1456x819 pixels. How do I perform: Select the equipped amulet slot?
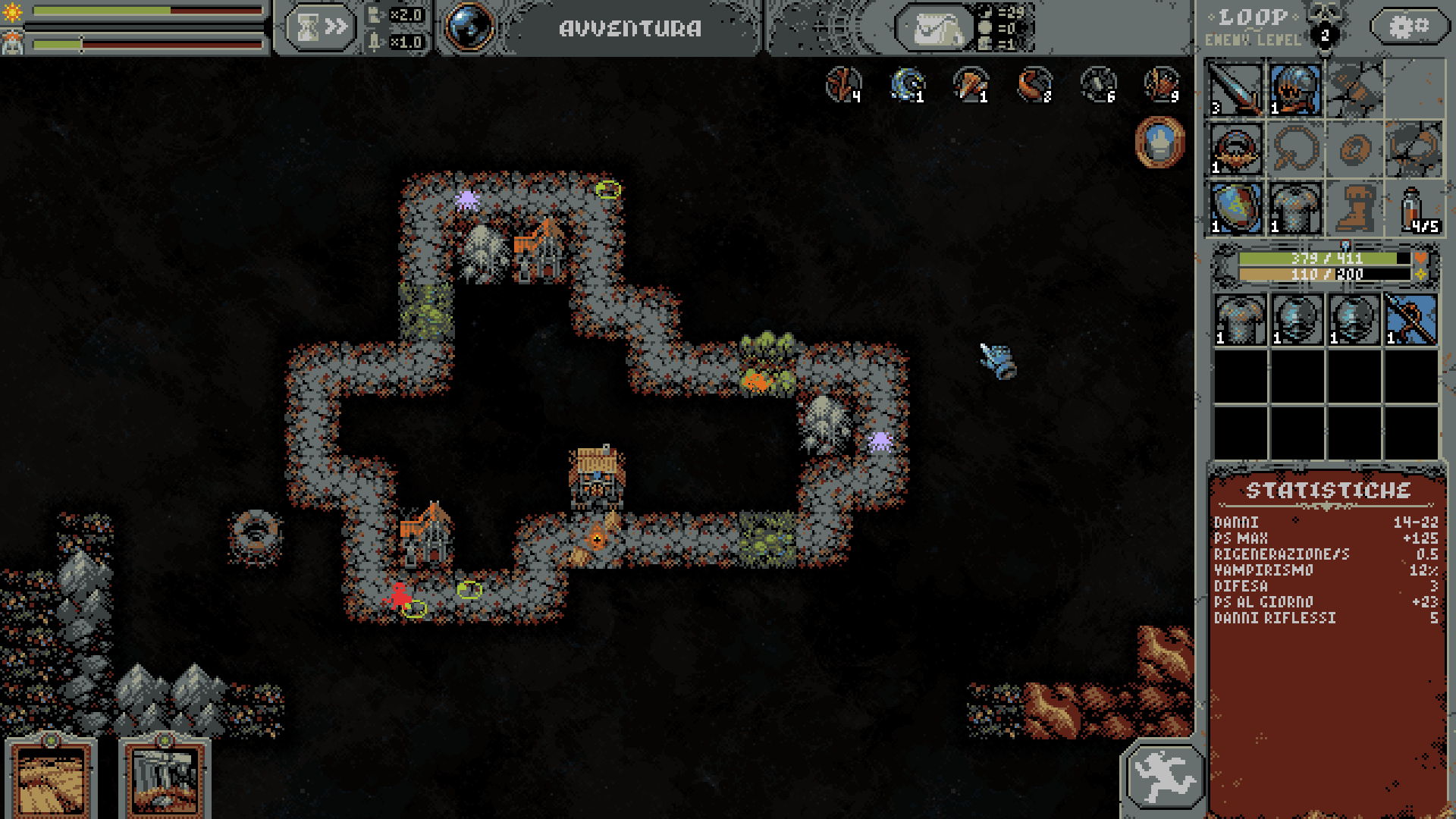(x=1235, y=149)
